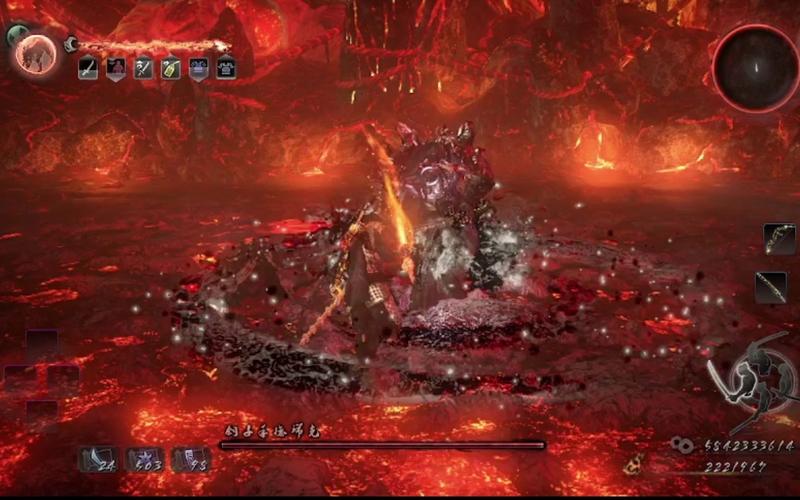Click the yellow bottle status icon
Viewport: 800px width, 500px height.
[170, 69]
